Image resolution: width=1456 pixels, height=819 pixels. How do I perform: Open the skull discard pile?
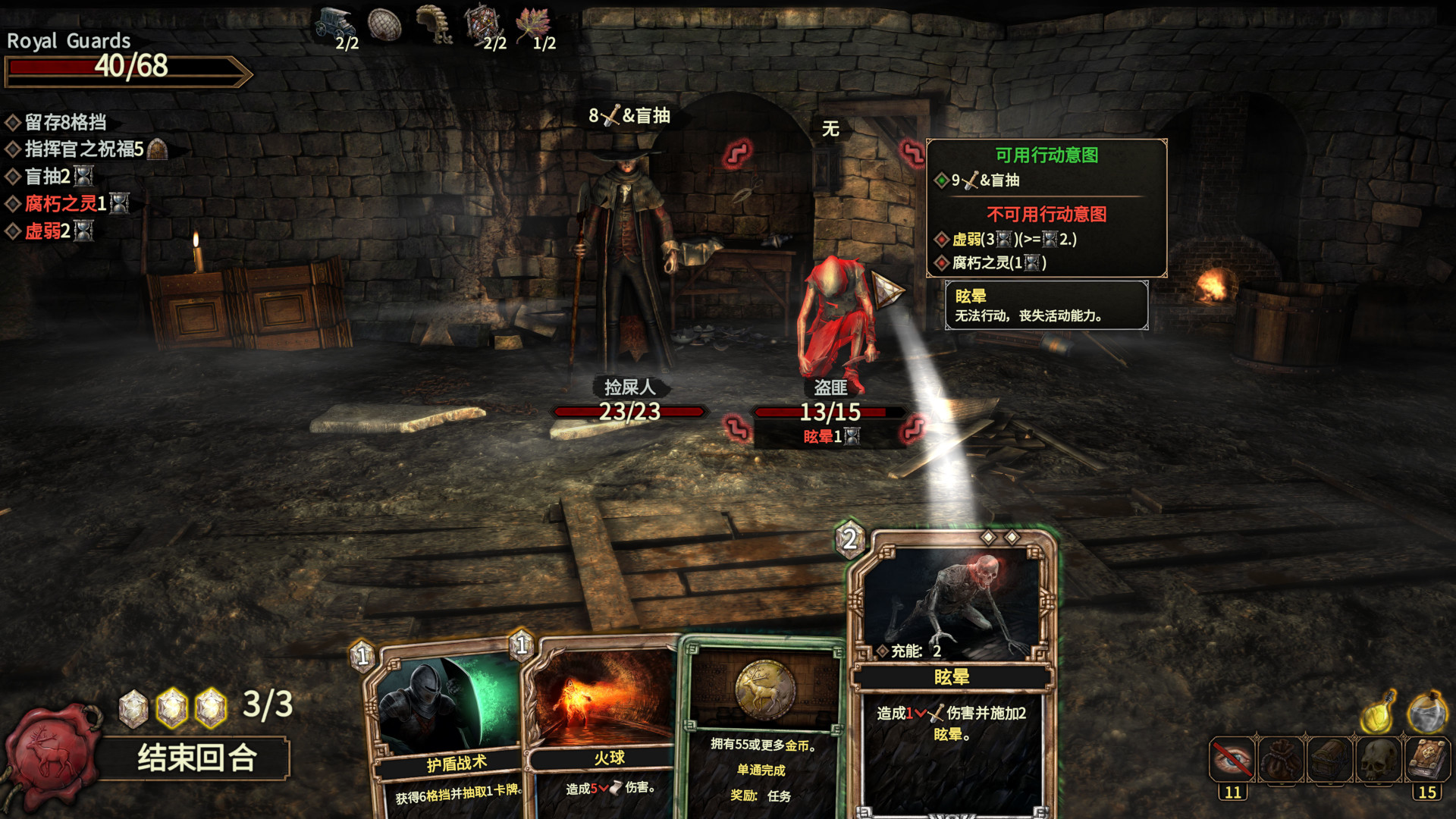tap(1379, 759)
